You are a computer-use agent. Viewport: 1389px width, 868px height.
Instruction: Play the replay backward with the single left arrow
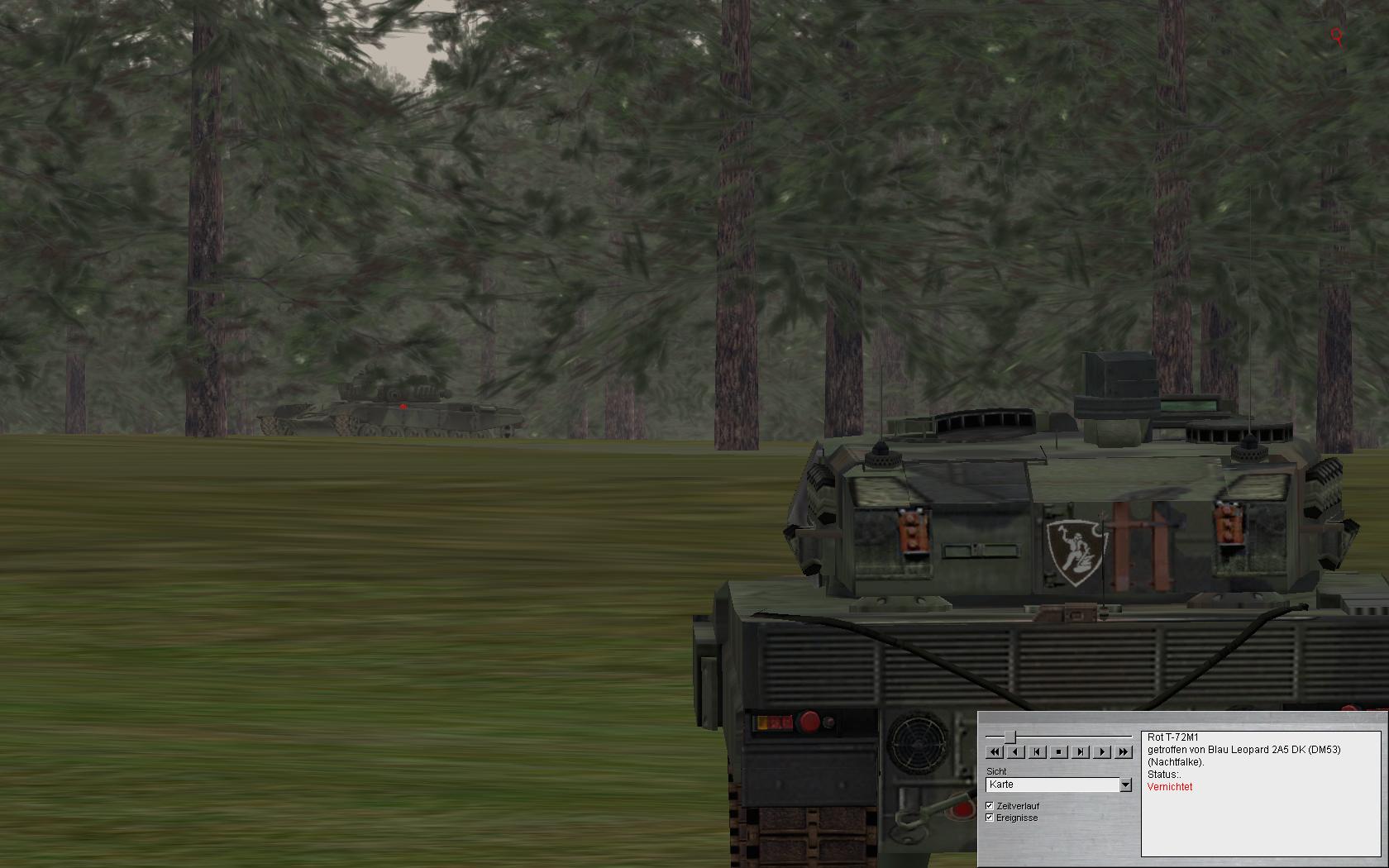(x=1016, y=751)
